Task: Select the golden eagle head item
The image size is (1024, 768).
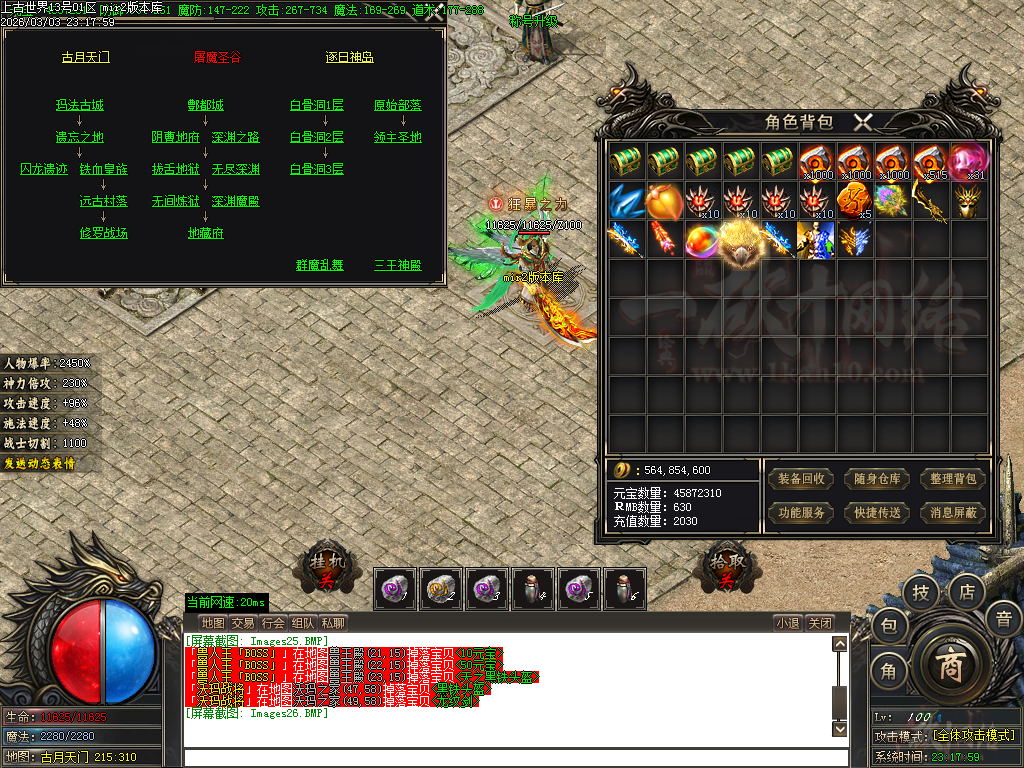Action: pos(741,241)
